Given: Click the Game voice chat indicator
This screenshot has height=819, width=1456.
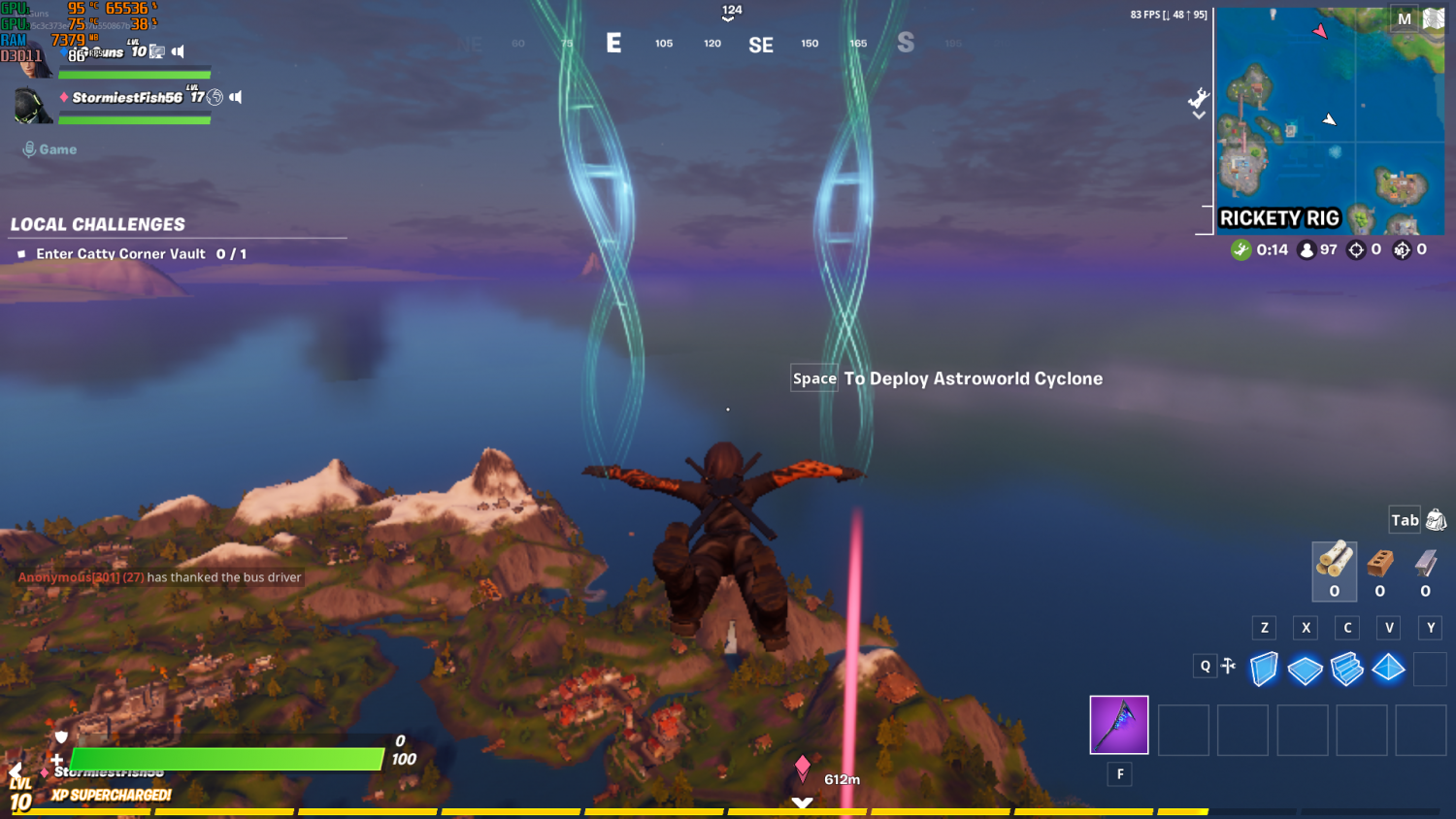Looking at the screenshot, I should click(50, 149).
